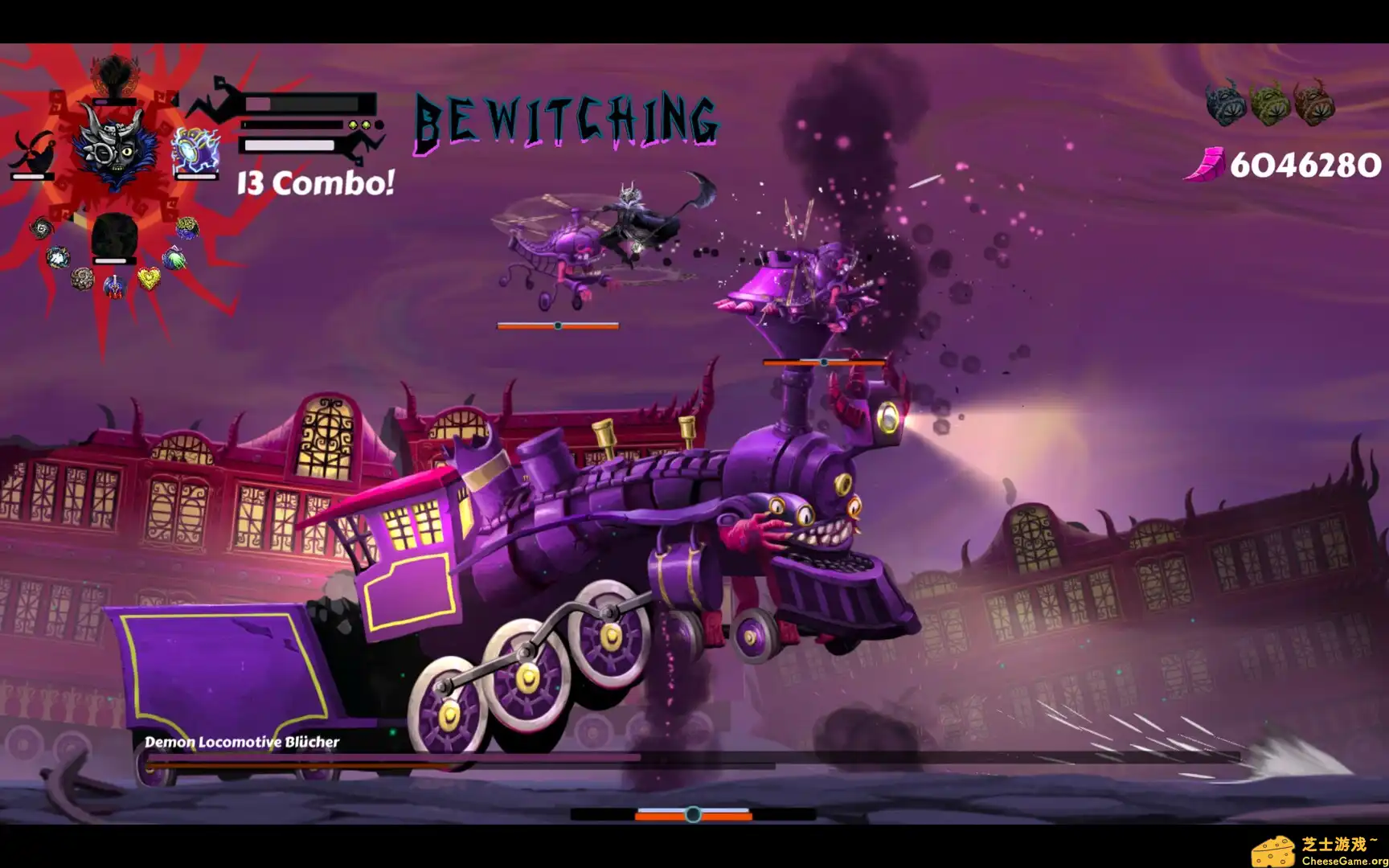Click the 13 Combo! counter text
The width and height of the screenshot is (1389, 868).
coord(313,185)
